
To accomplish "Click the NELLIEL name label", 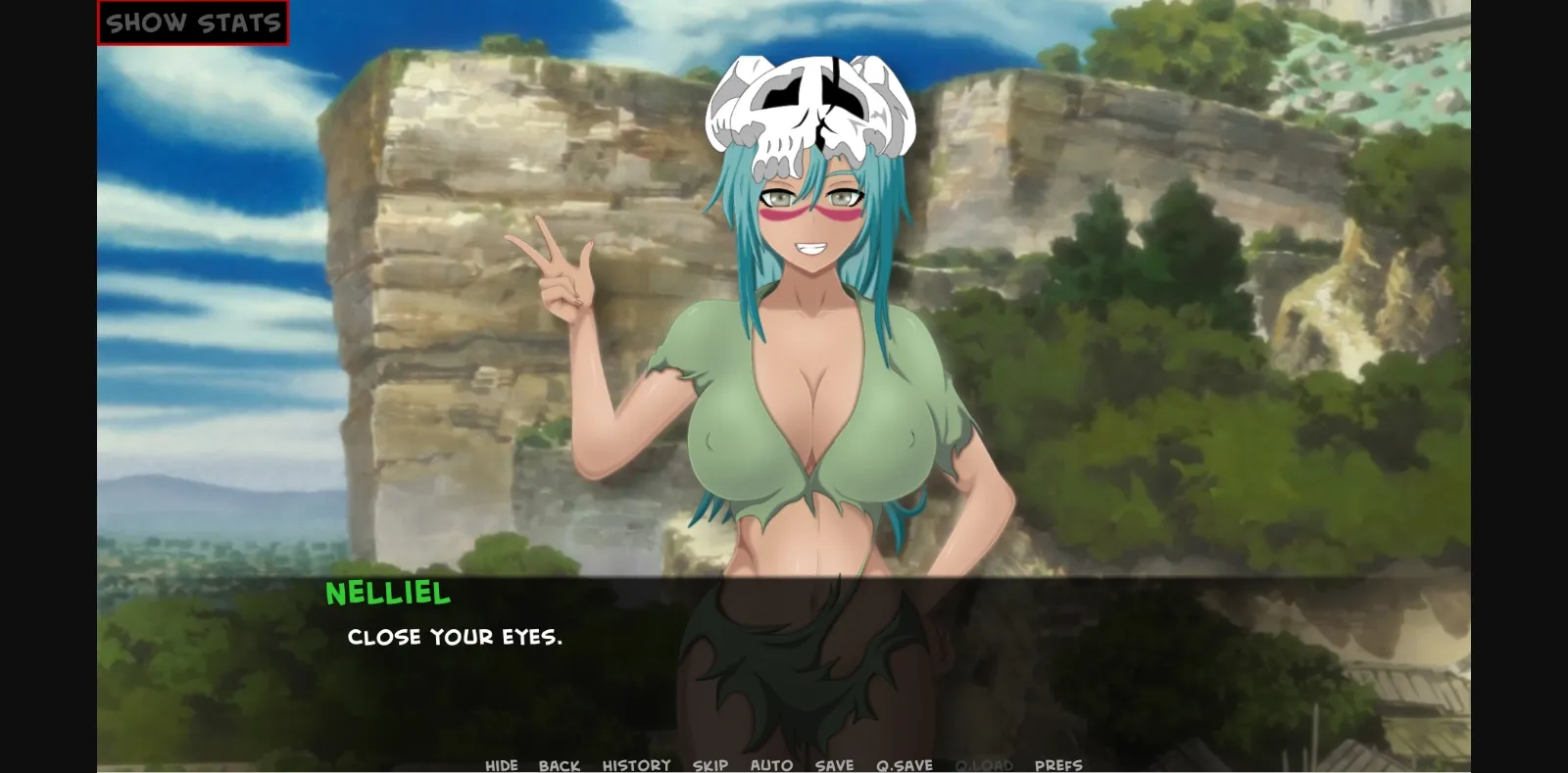I will point(388,592).
